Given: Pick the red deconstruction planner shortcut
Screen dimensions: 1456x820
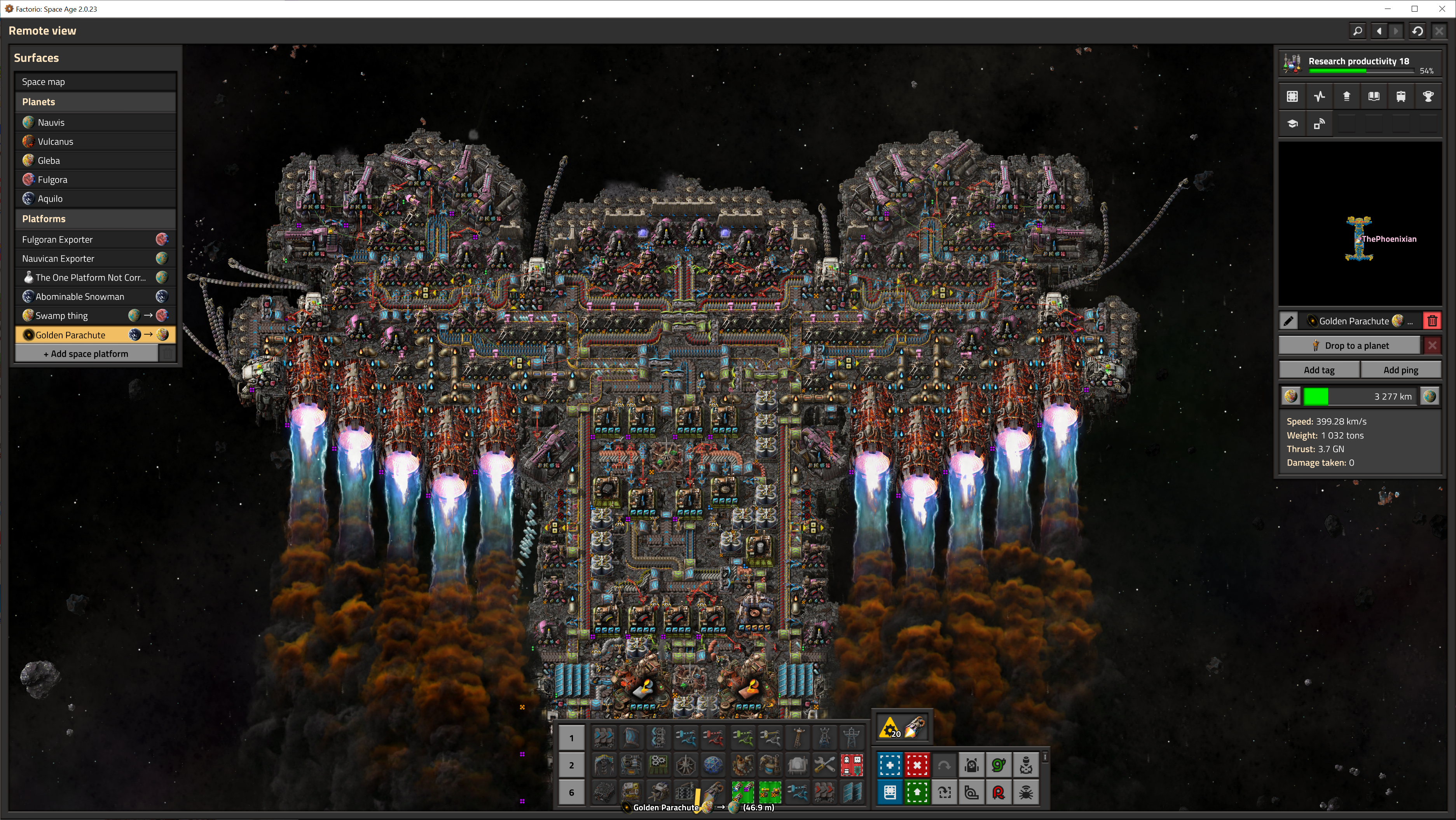Looking at the screenshot, I should pos(916,765).
